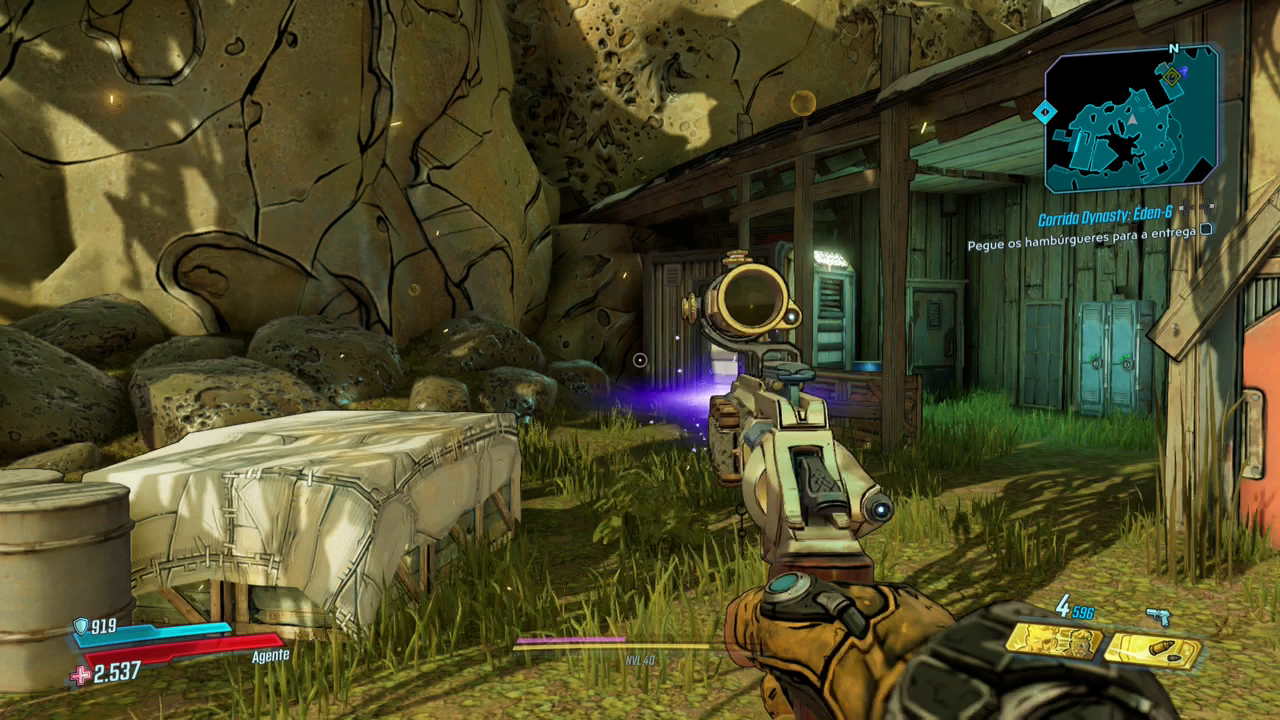Select the golden bullet ammo slot
Viewport: 1280px width, 720px height.
coord(1153,650)
